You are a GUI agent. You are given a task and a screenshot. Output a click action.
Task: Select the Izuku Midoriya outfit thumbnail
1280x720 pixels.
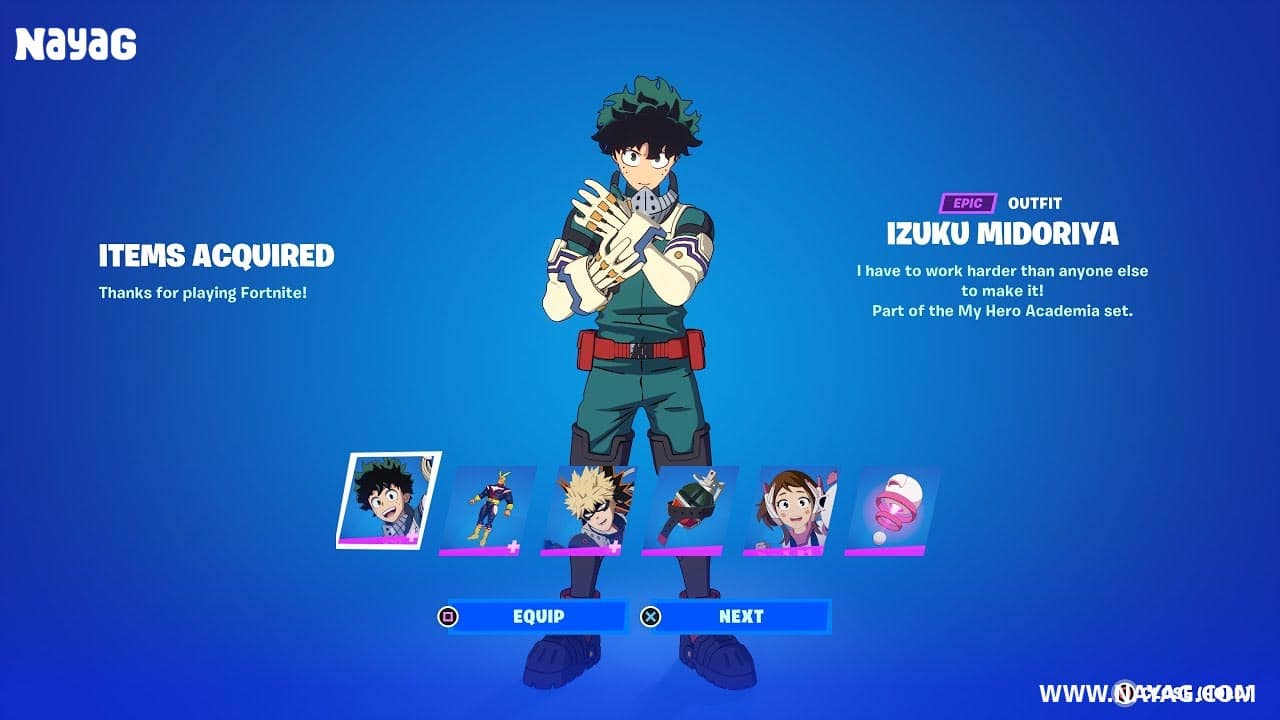click(387, 500)
